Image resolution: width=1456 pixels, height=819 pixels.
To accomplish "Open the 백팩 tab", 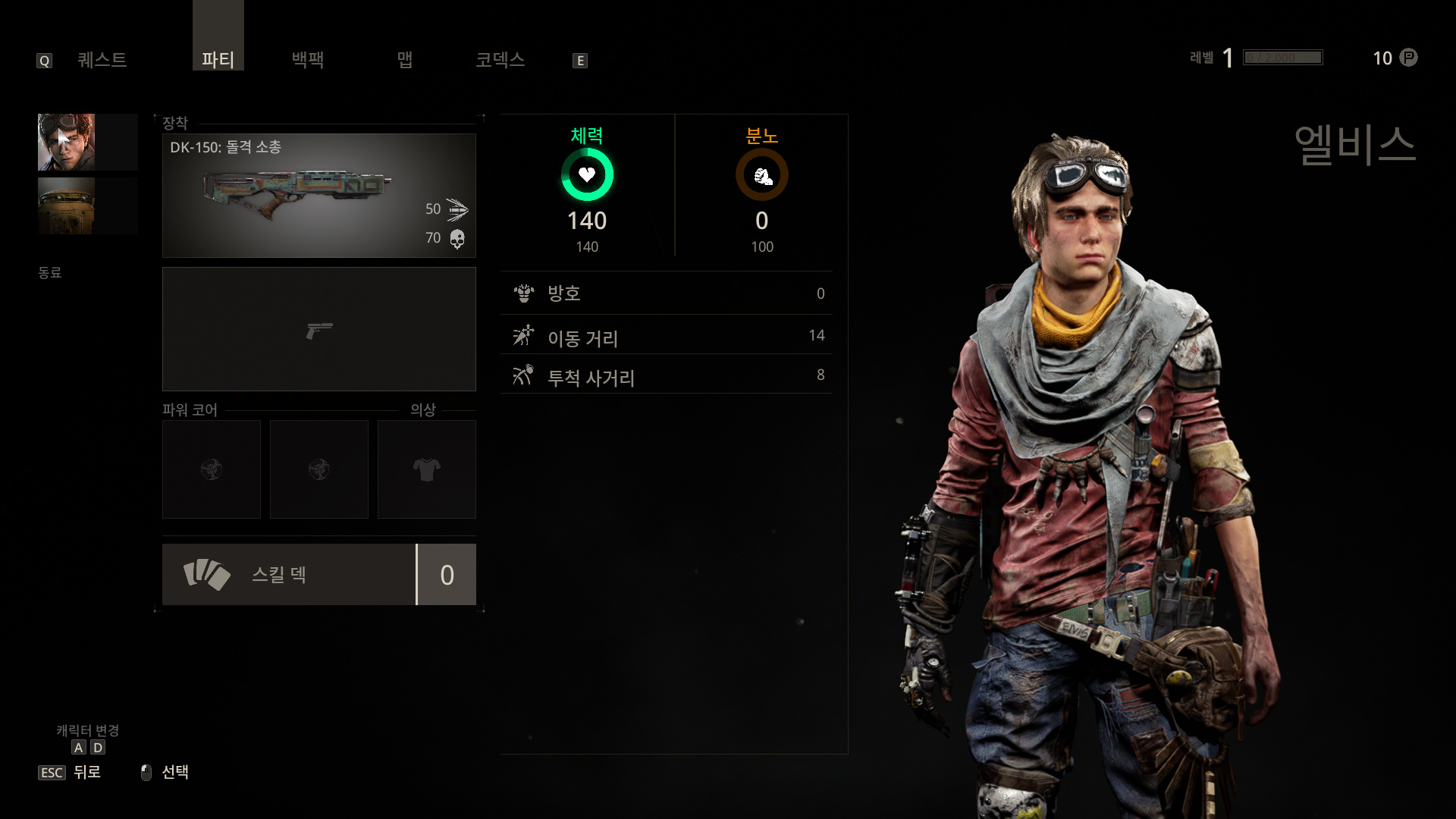I will (308, 60).
